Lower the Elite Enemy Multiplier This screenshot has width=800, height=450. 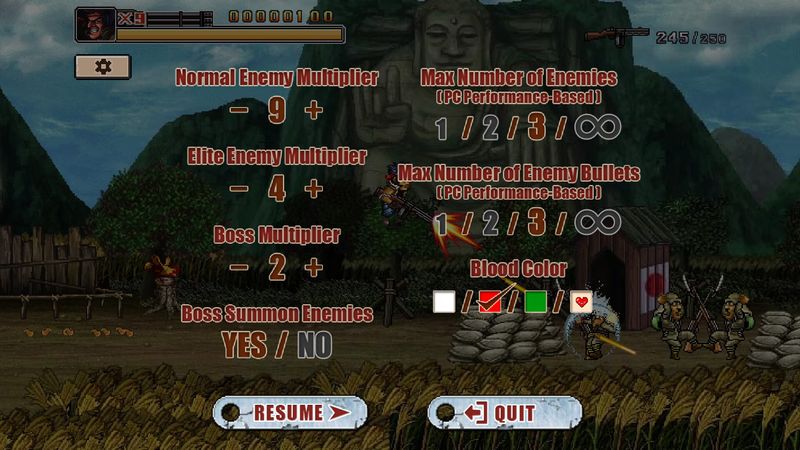coord(239,187)
